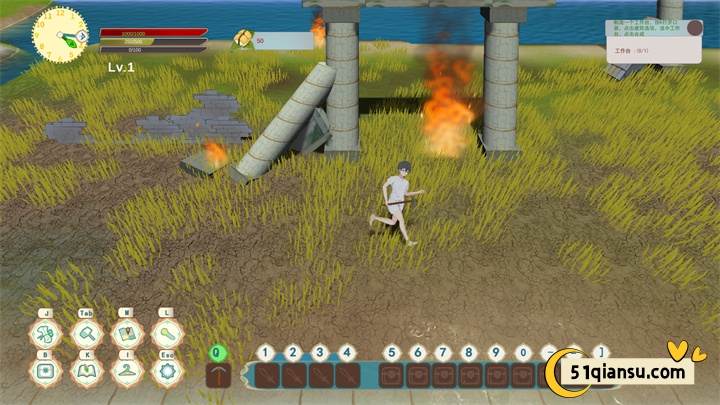Open the book journal icon
The height and width of the screenshot is (405, 720).
(86, 371)
